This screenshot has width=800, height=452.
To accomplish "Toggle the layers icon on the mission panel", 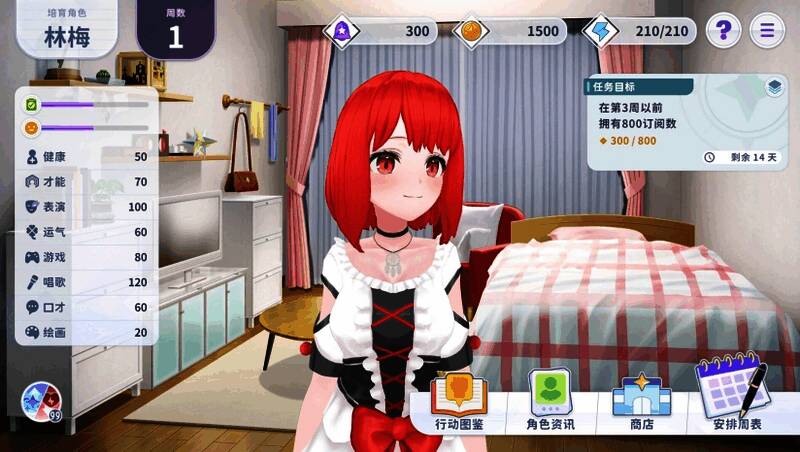I will (774, 87).
